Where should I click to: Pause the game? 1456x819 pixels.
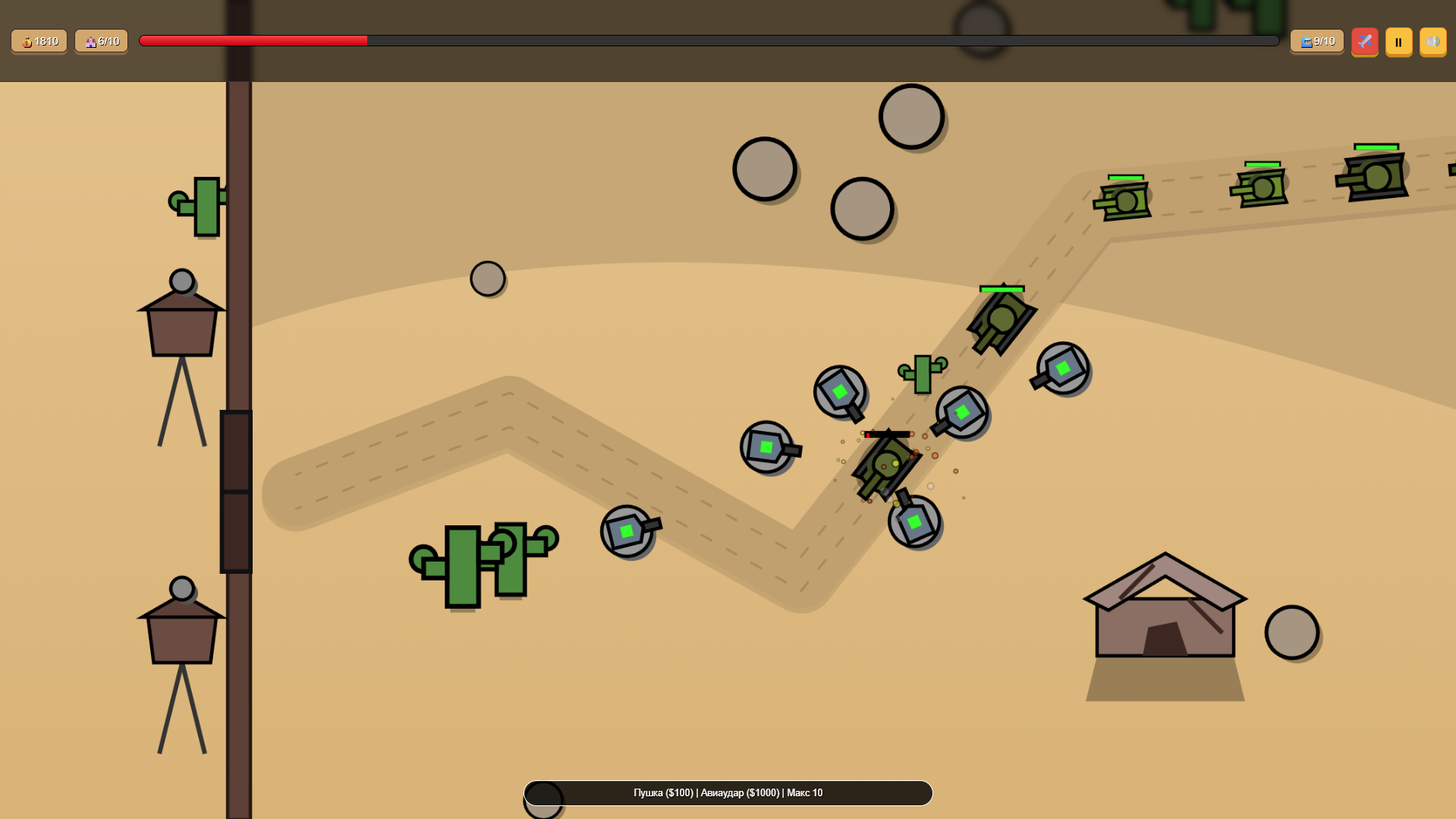(1398, 42)
